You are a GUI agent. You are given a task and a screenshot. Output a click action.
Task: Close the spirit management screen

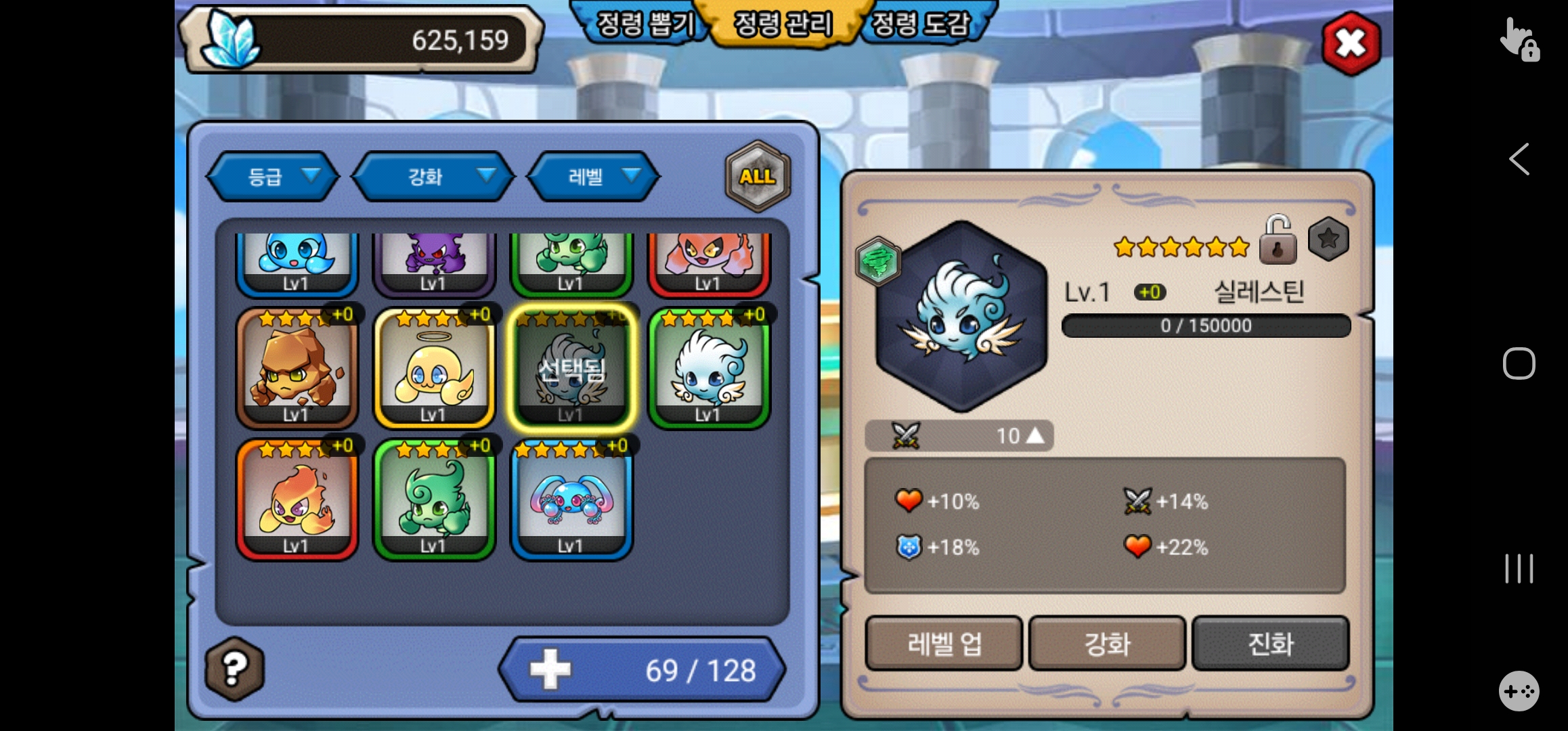[x=1351, y=44]
